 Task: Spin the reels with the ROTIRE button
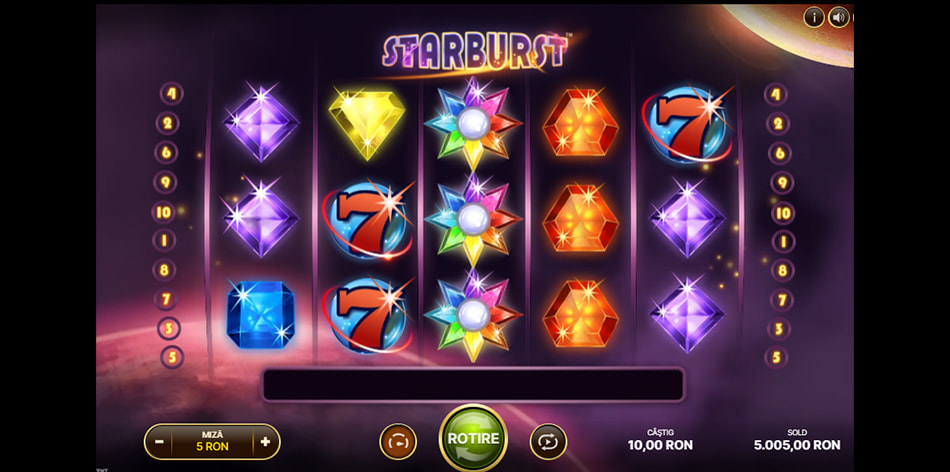[473, 439]
